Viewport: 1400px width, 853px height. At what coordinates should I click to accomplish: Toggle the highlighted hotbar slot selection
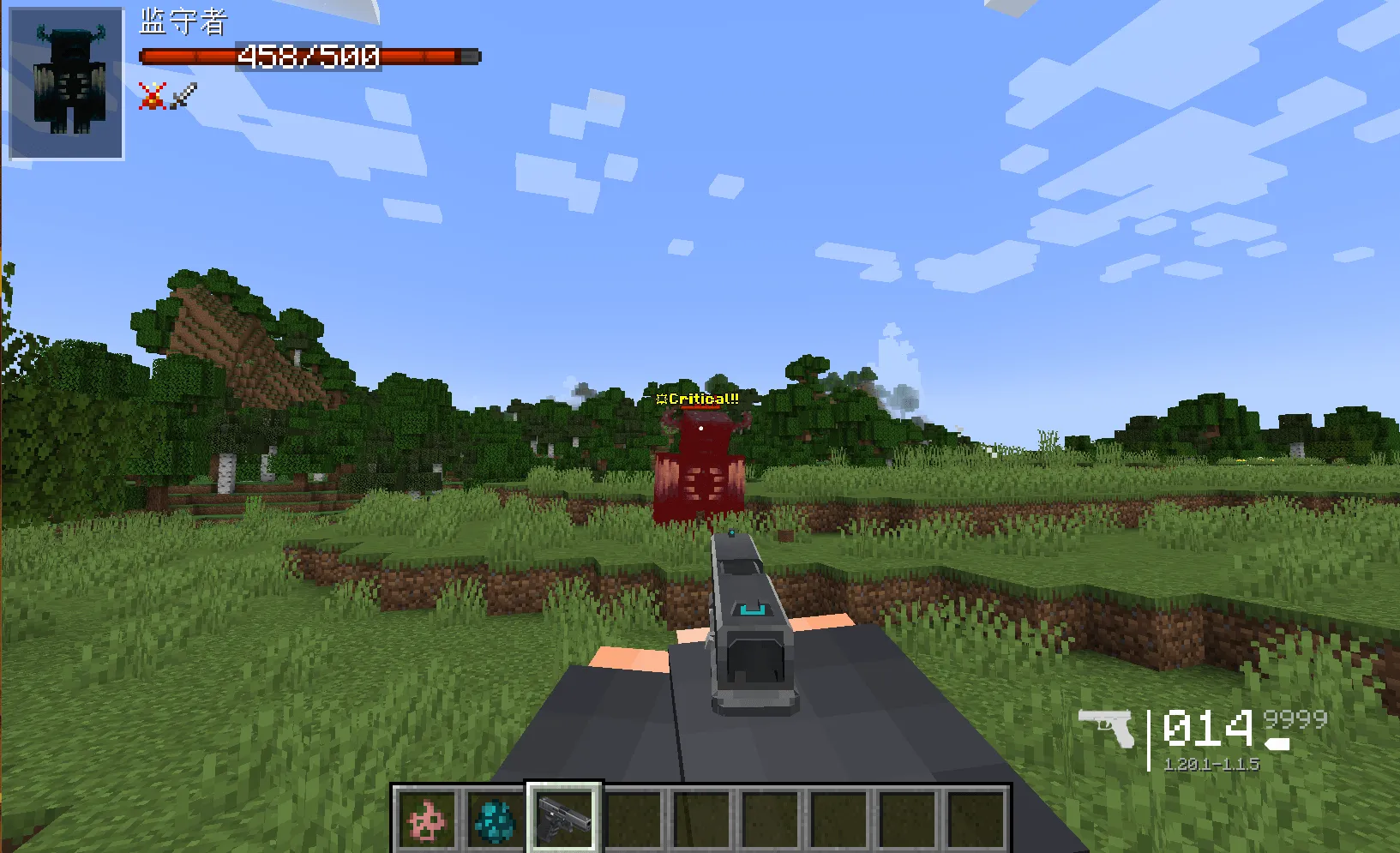pos(562,815)
